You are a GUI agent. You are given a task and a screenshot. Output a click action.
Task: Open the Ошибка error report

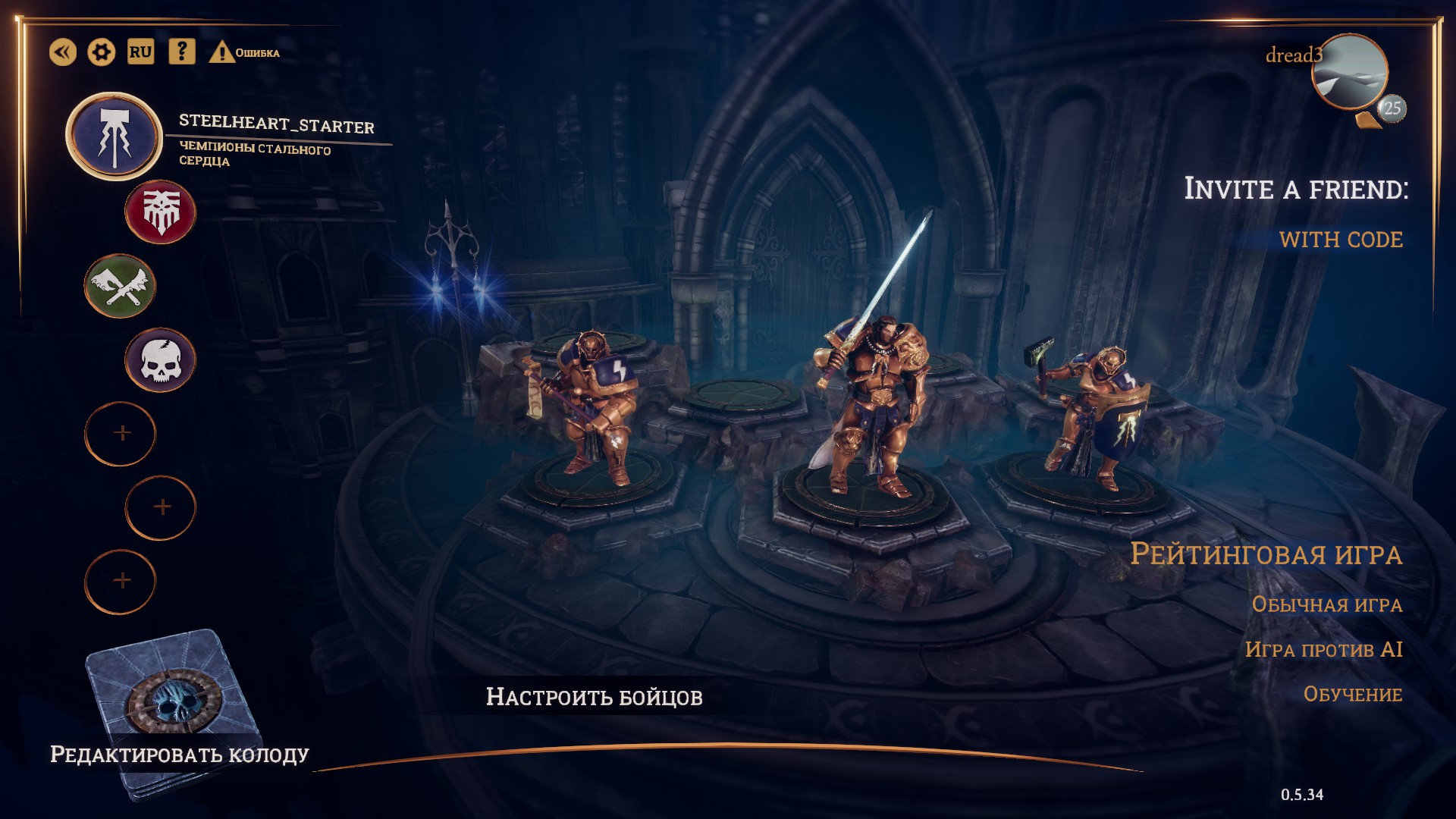(244, 52)
